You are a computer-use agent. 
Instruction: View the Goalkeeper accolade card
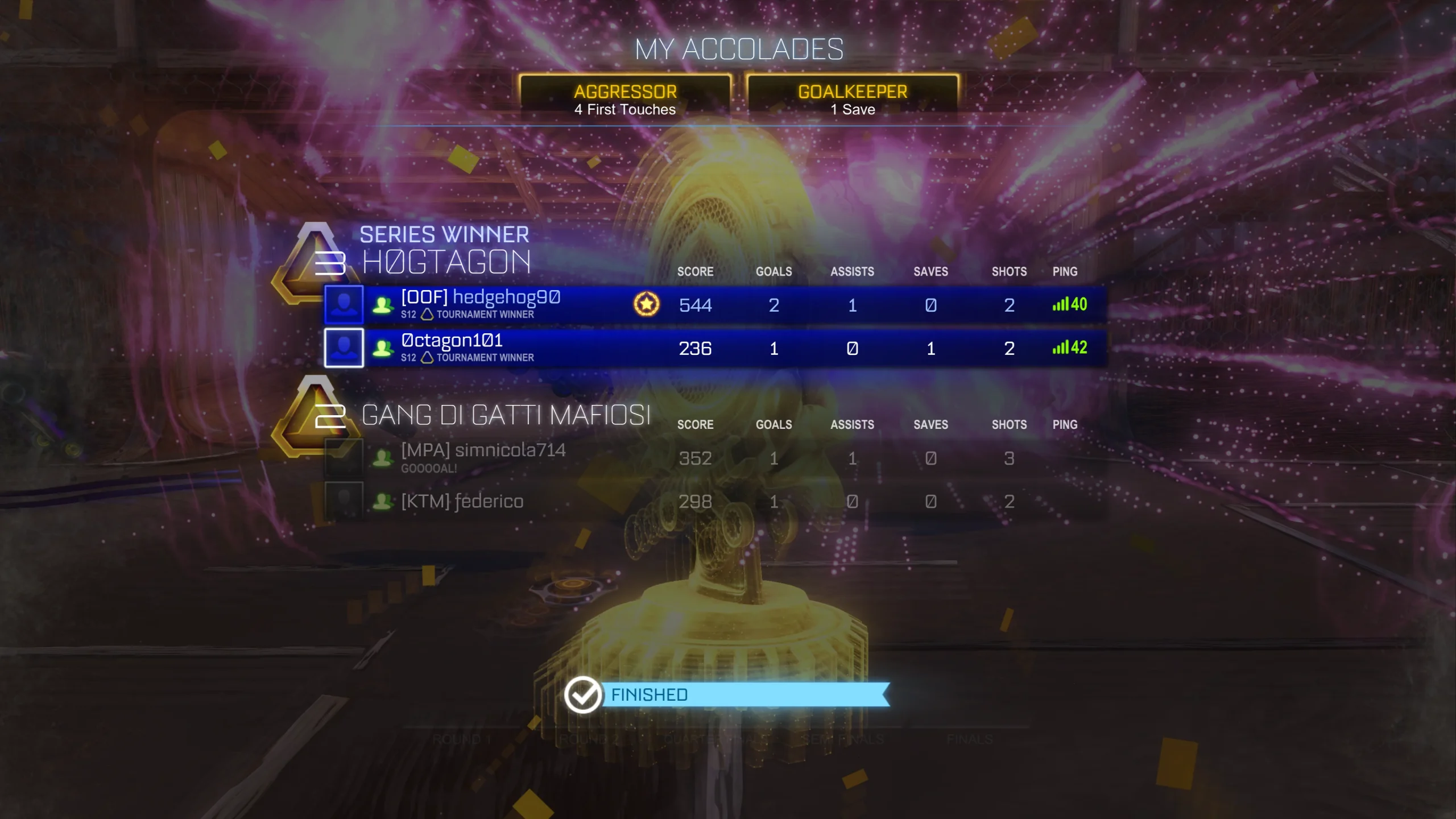(852, 99)
